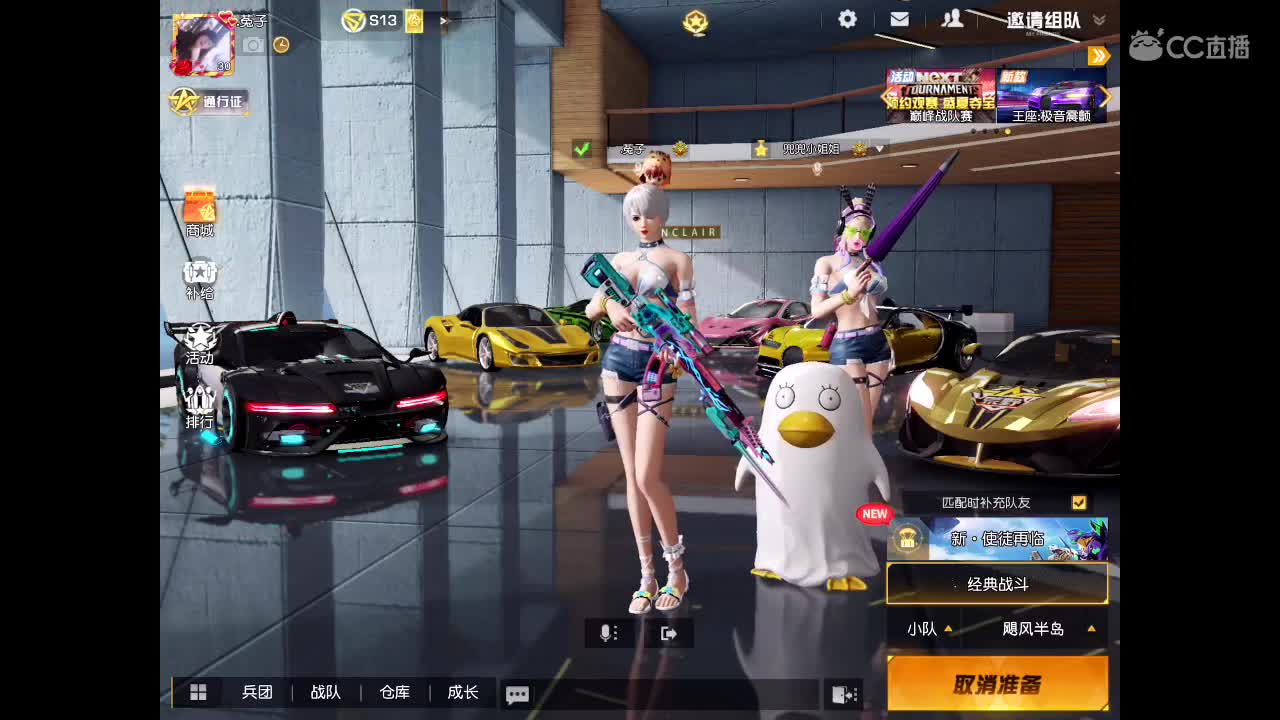
Task: Open the 商城 shop from the sidebar
Action: 199,212
